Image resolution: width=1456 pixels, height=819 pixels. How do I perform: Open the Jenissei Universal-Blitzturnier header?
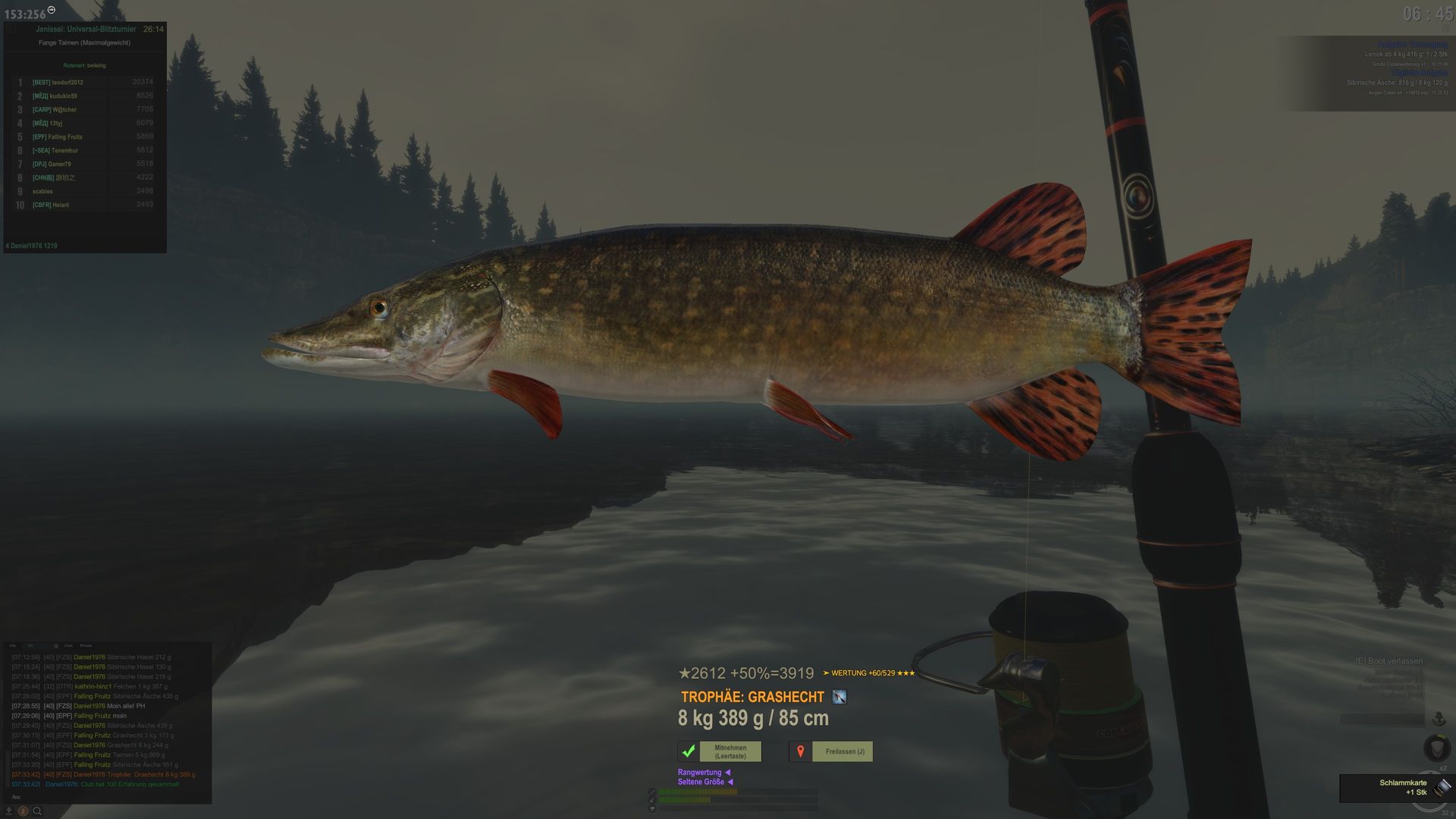(x=86, y=30)
